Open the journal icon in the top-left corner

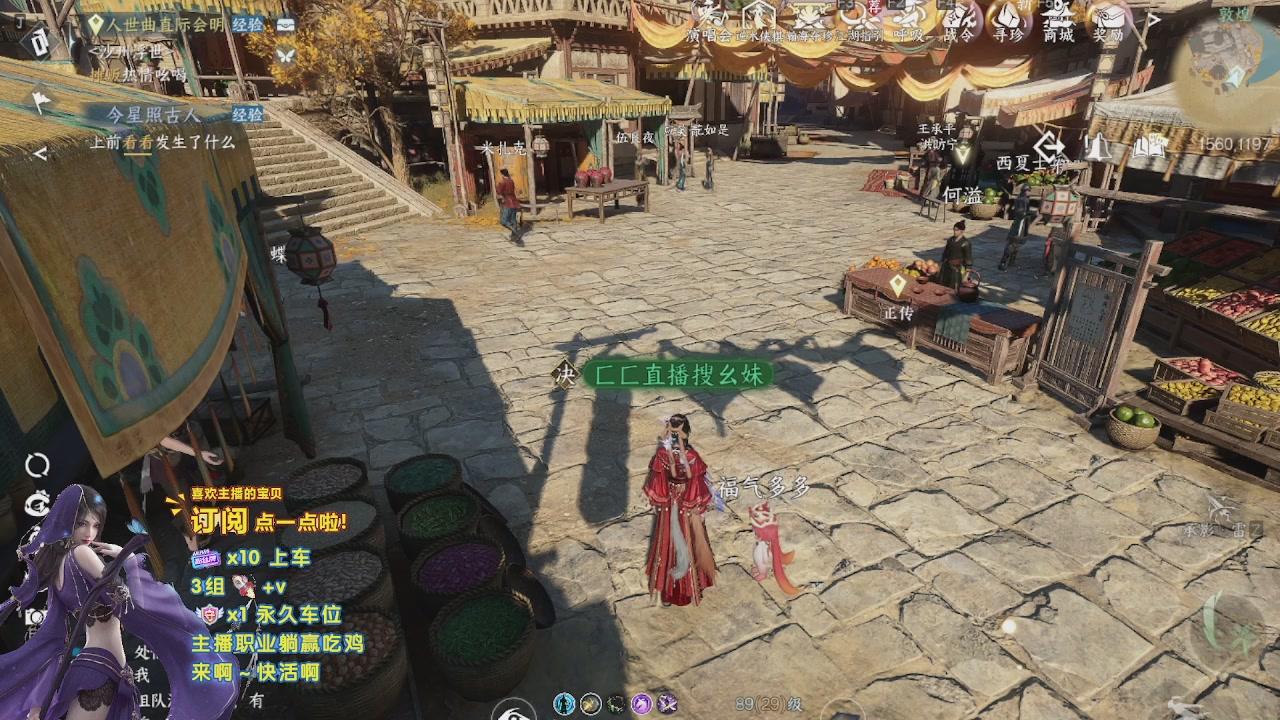38,42
